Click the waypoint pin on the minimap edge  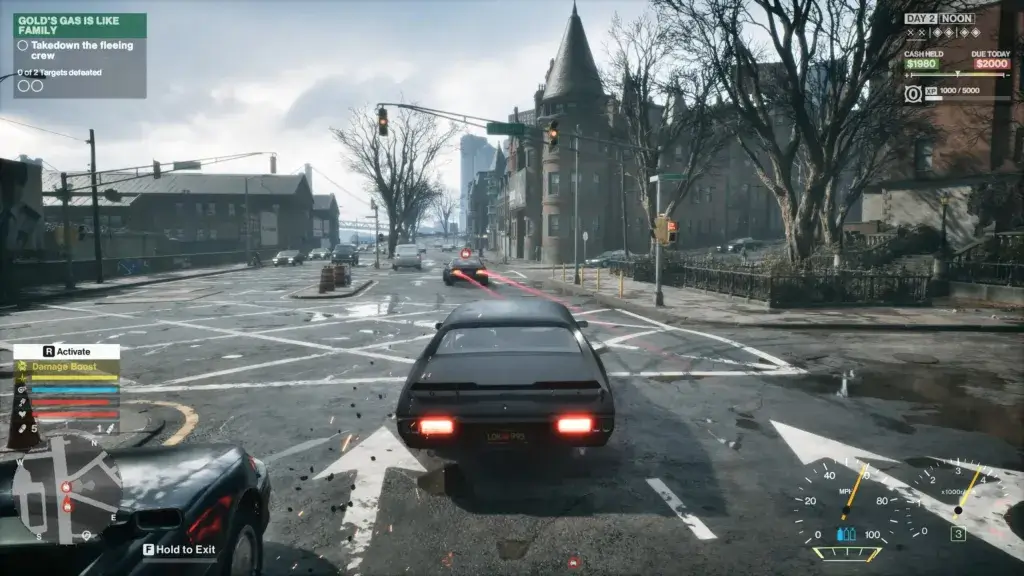tap(86, 535)
